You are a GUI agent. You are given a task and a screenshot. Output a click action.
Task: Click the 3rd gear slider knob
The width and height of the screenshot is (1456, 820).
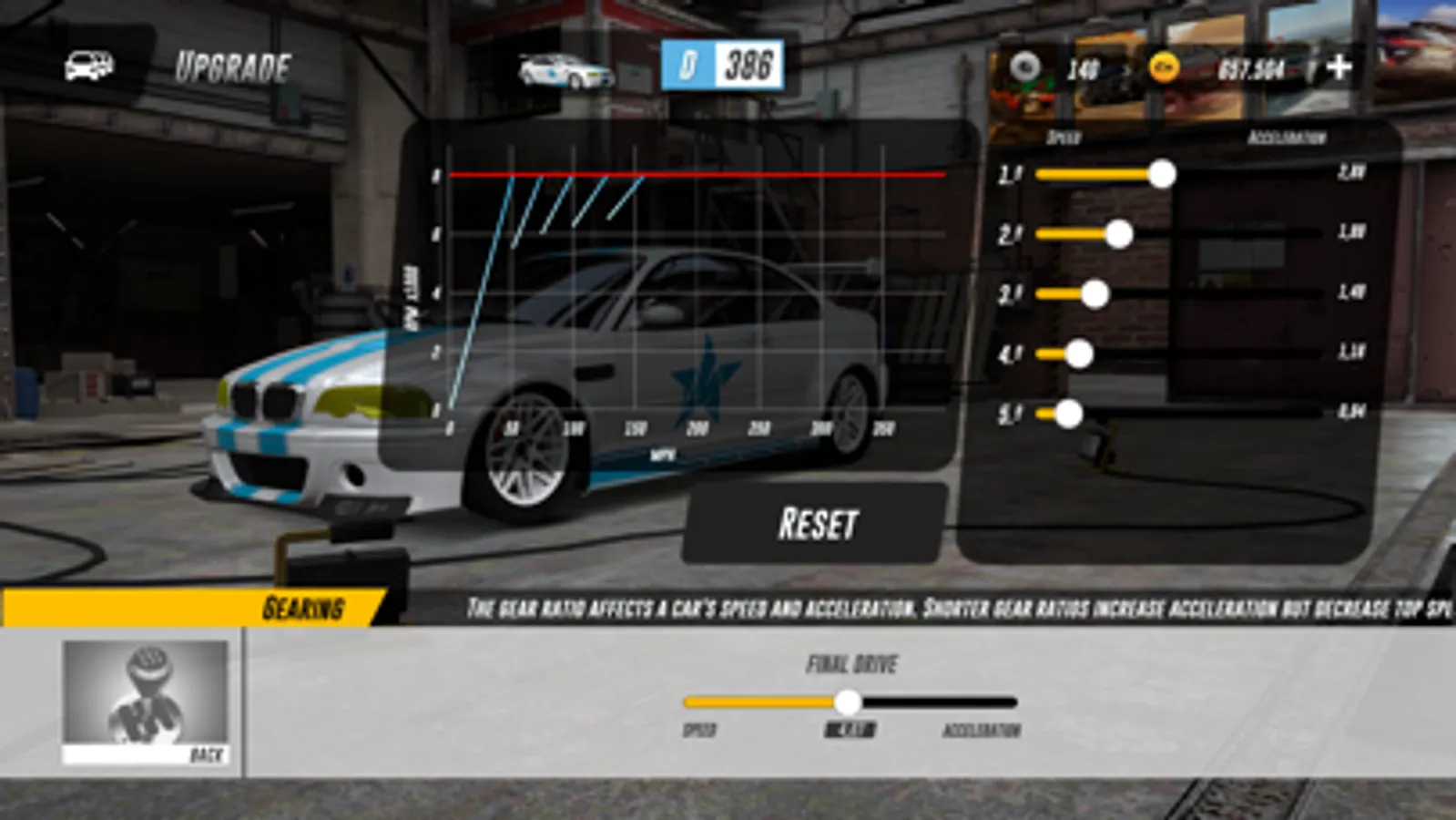point(1095,292)
